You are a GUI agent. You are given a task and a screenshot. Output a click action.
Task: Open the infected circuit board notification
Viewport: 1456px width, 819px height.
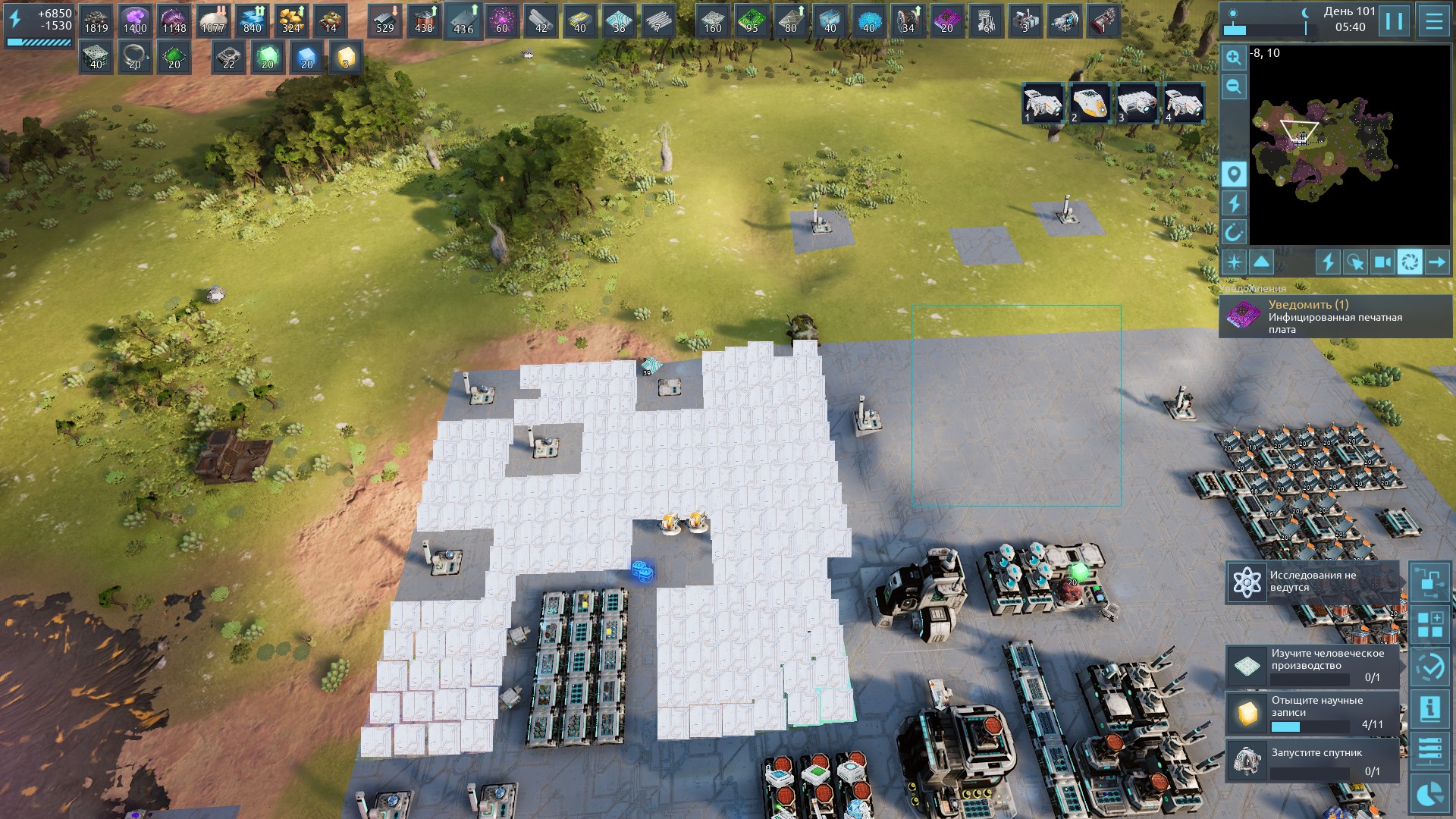click(x=1335, y=317)
